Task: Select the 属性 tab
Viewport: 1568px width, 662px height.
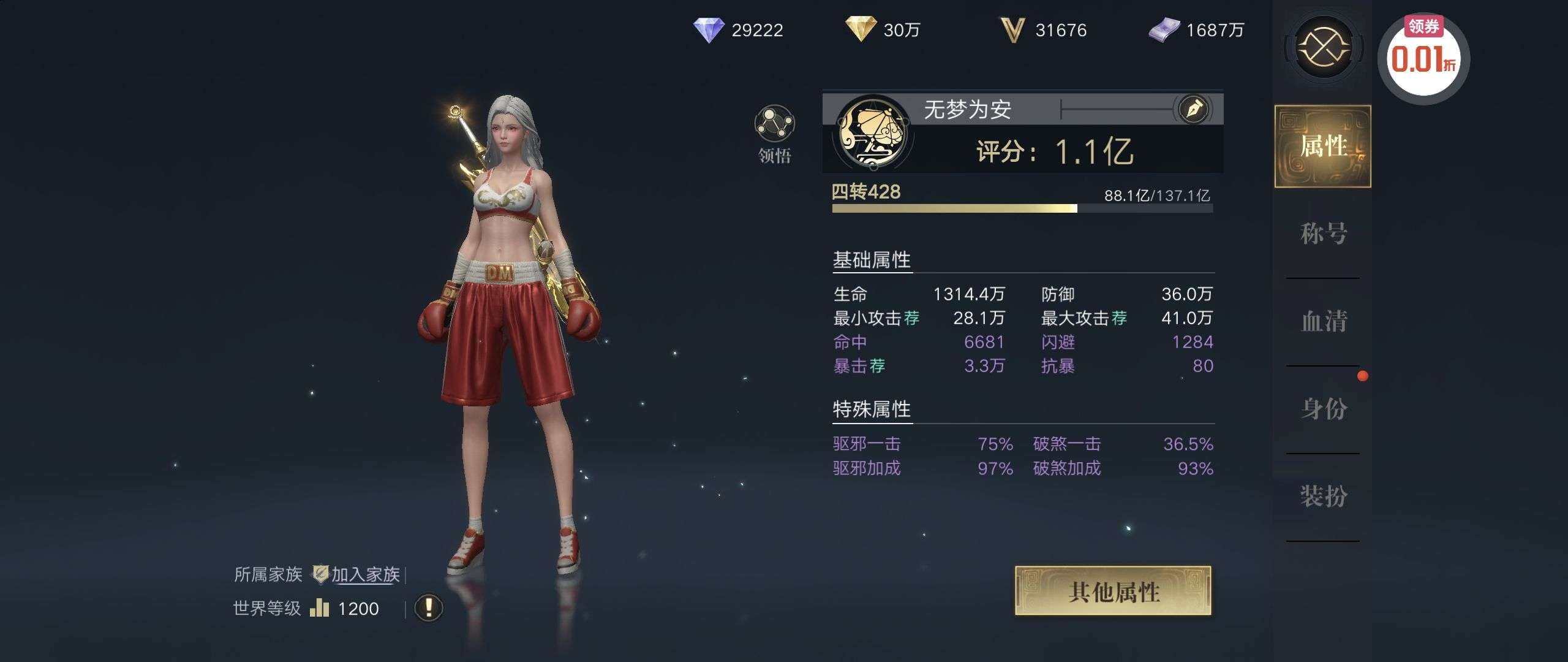Action: pyautogui.click(x=1323, y=146)
